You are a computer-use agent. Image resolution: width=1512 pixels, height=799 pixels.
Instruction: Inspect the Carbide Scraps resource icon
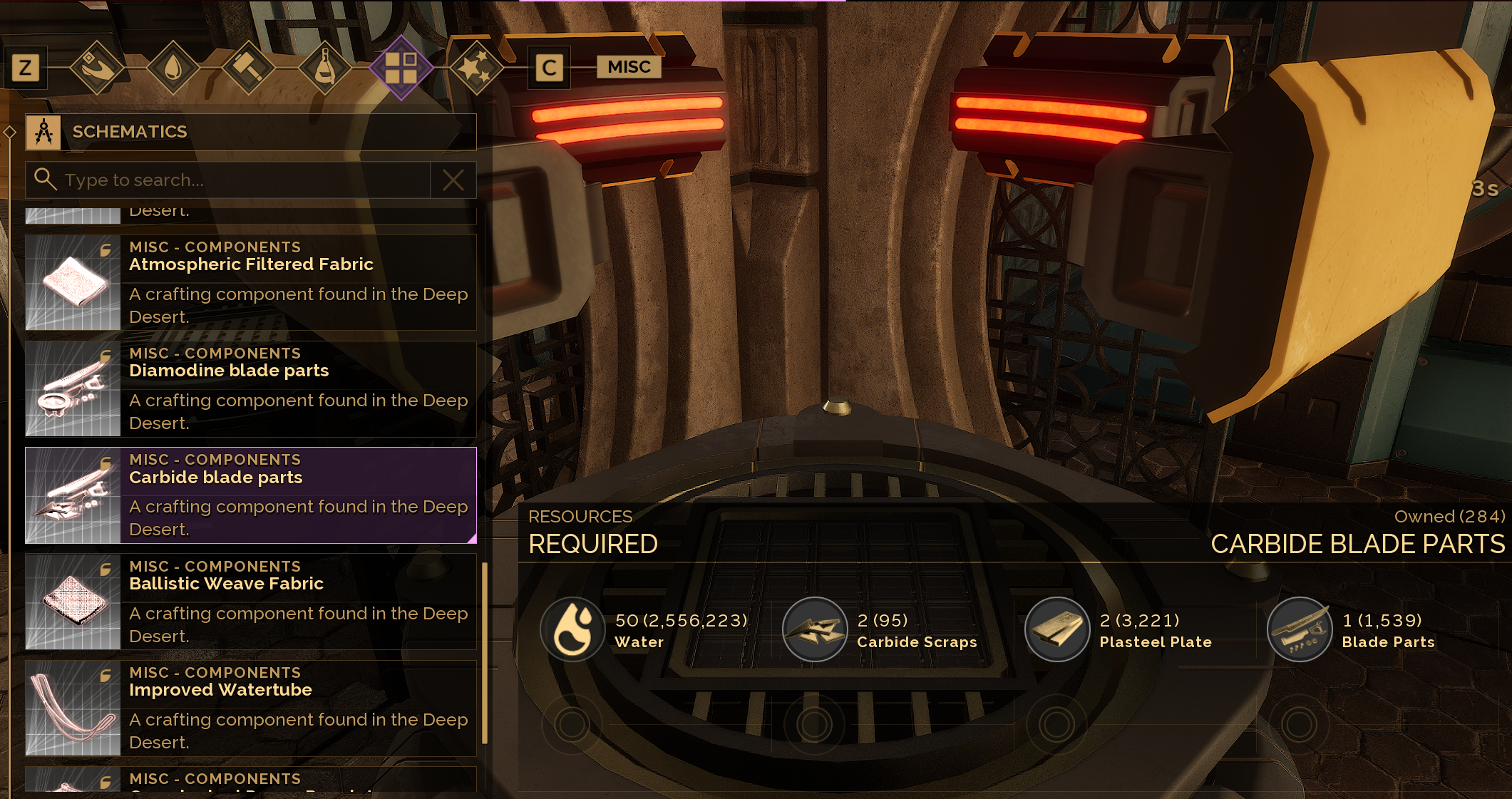(x=815, y=629)
